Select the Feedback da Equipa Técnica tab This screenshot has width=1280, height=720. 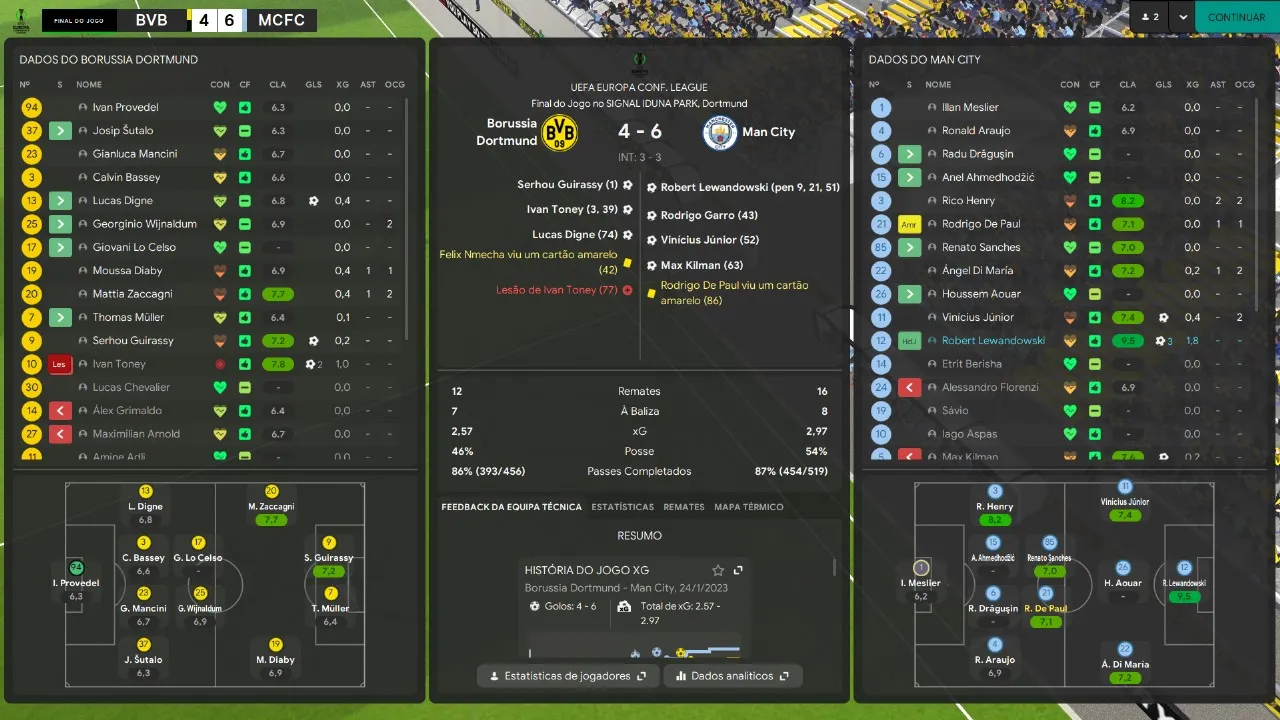(x=511, y=507)
